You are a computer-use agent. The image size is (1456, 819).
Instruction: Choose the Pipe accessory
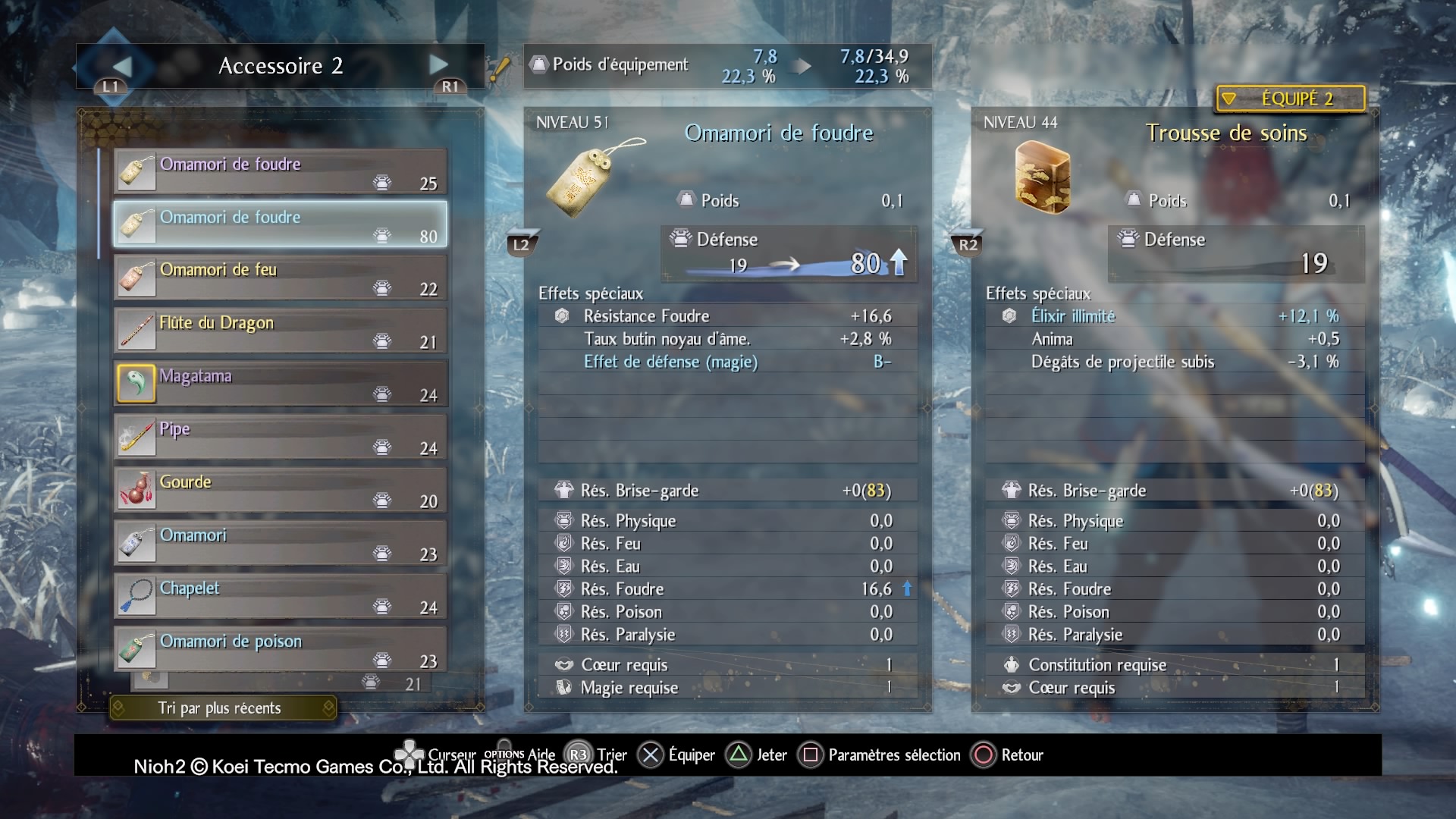280,437
